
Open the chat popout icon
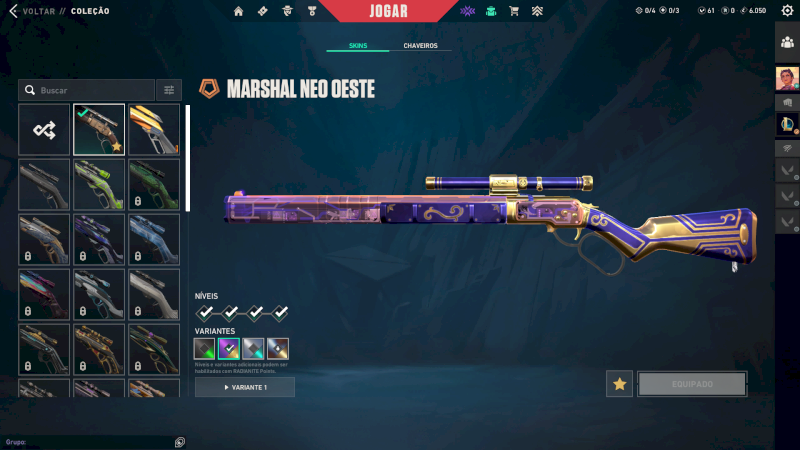(179, 441)
